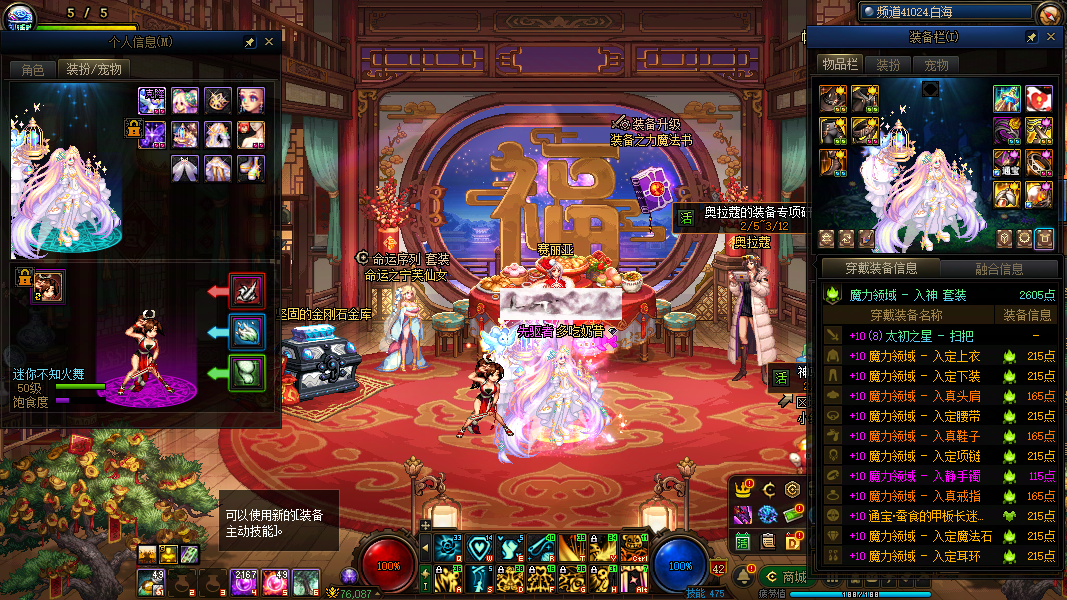This screenshot has width=1067, height=600.
Task: Close the 装备栏 equipment window
Action: 1051,37
